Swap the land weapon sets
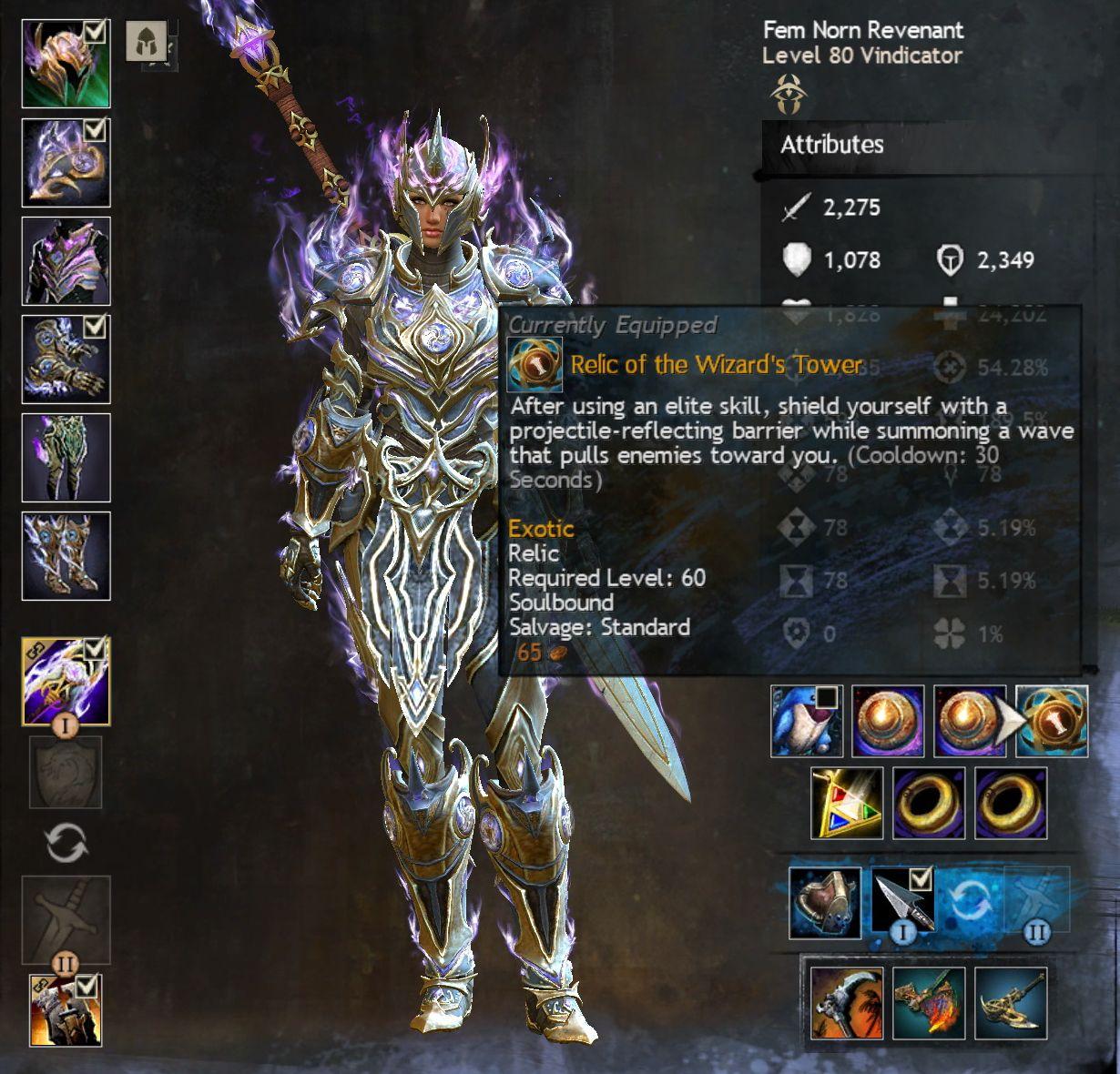 (66, 843)
